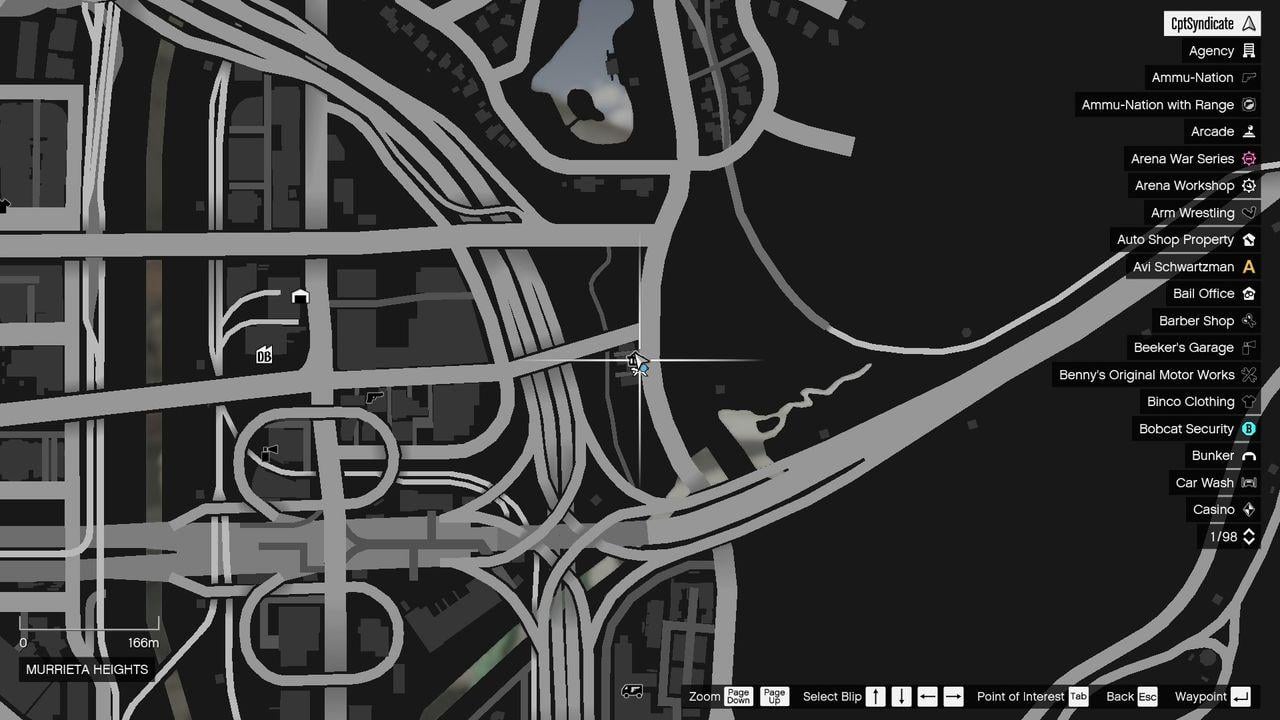Select the Arena Workshop gear icon
This screenshot has width=1280, height=720.
point(1247,185)
